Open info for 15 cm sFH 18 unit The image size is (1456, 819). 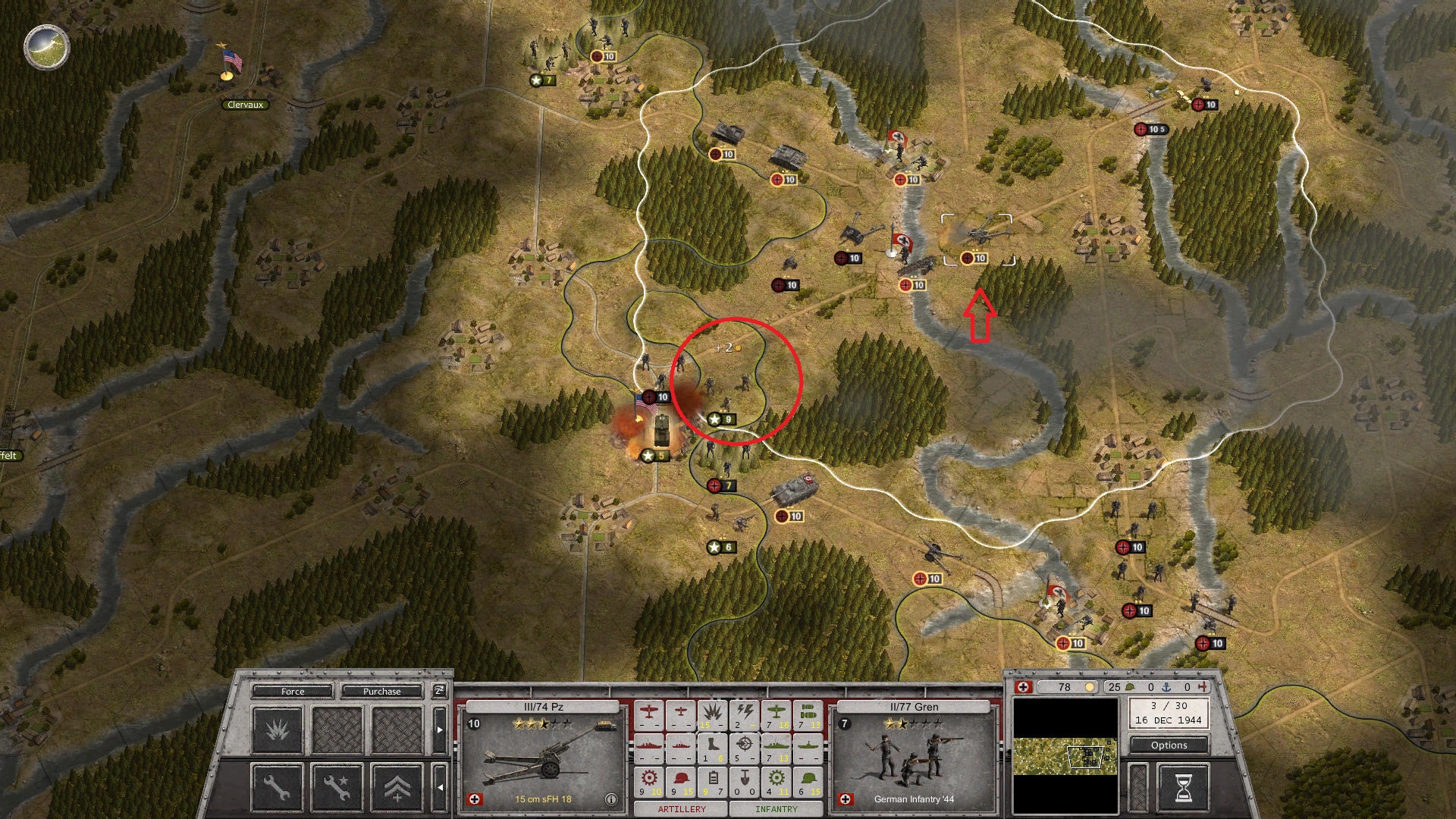click(610, 799)
